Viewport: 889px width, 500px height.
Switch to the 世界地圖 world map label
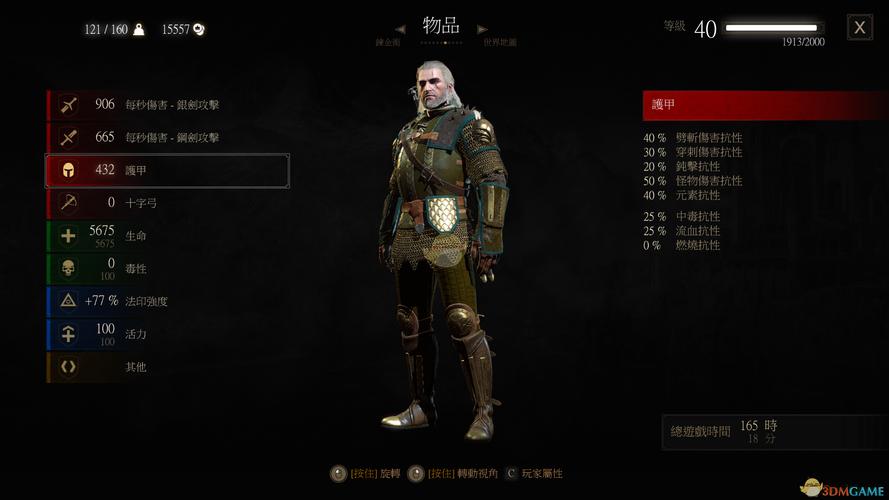point(500,44)
